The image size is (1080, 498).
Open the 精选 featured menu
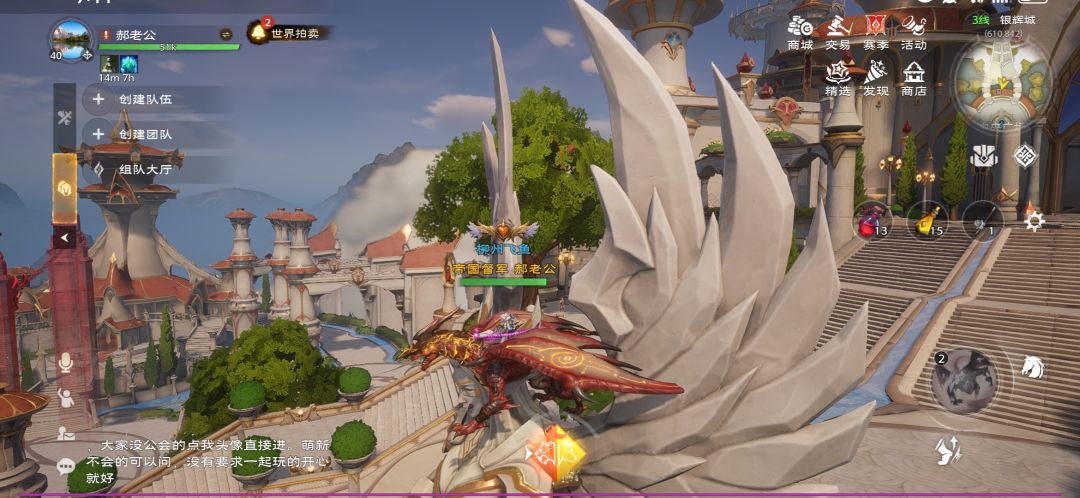pyautogui.click(x=838, y=77)
